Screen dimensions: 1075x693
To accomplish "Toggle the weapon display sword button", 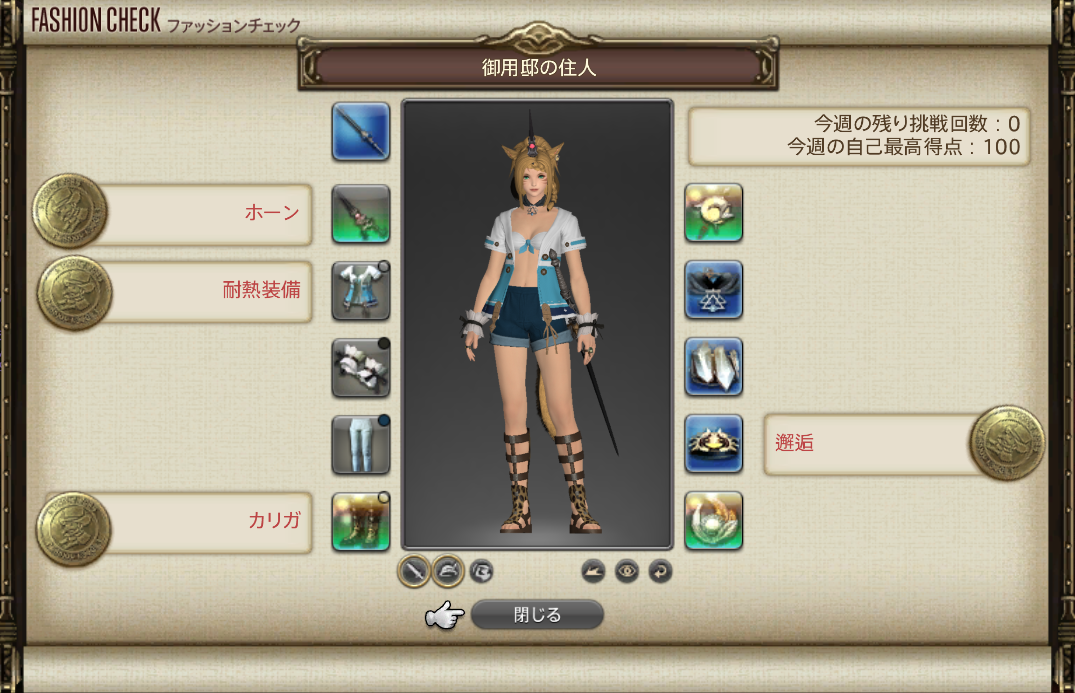I will click(x=414, y=571).
